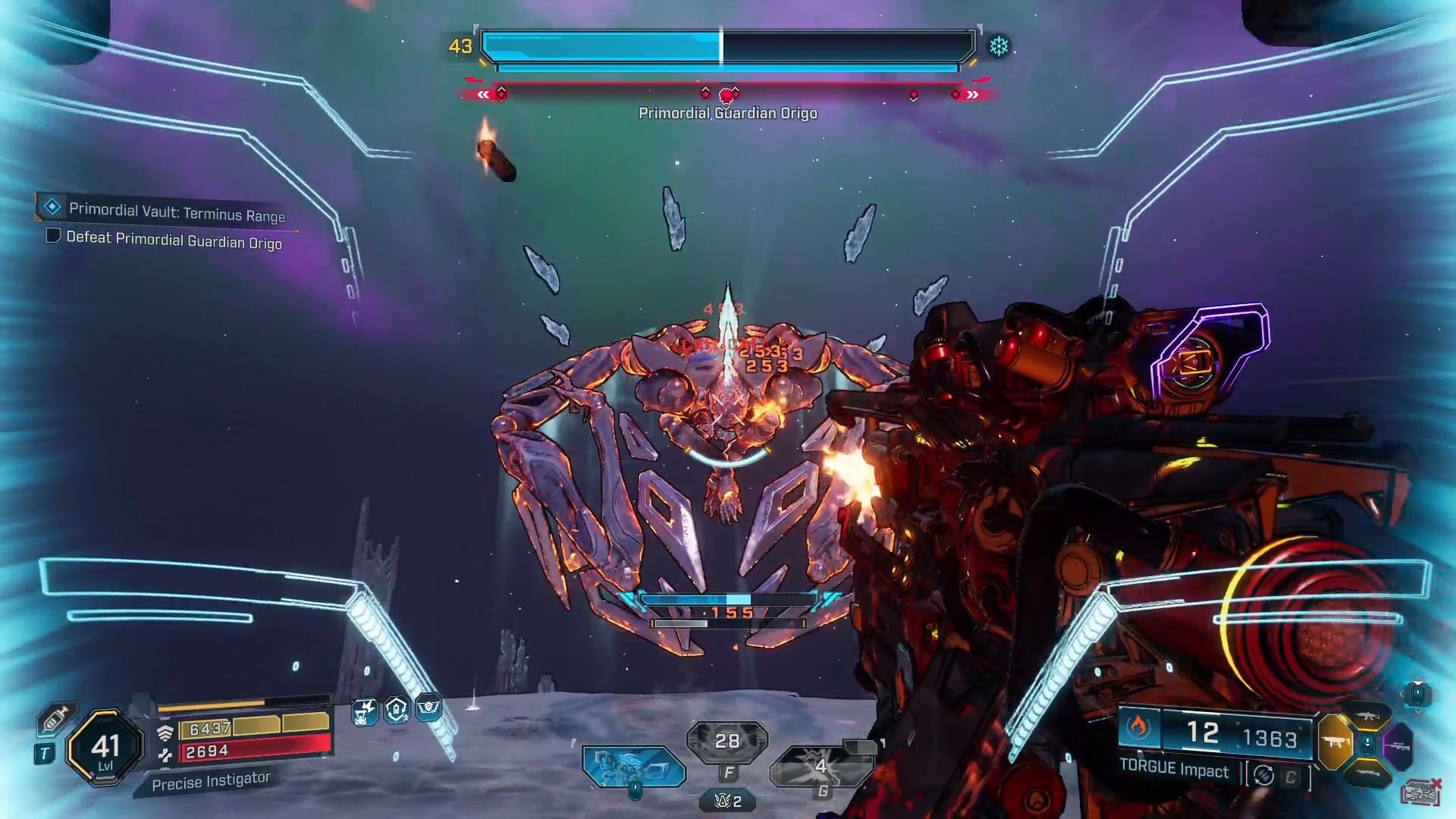This screenshot has height=819, width=1456.
Task: Open the level 41 character badge
Action: tap(105, 747)
